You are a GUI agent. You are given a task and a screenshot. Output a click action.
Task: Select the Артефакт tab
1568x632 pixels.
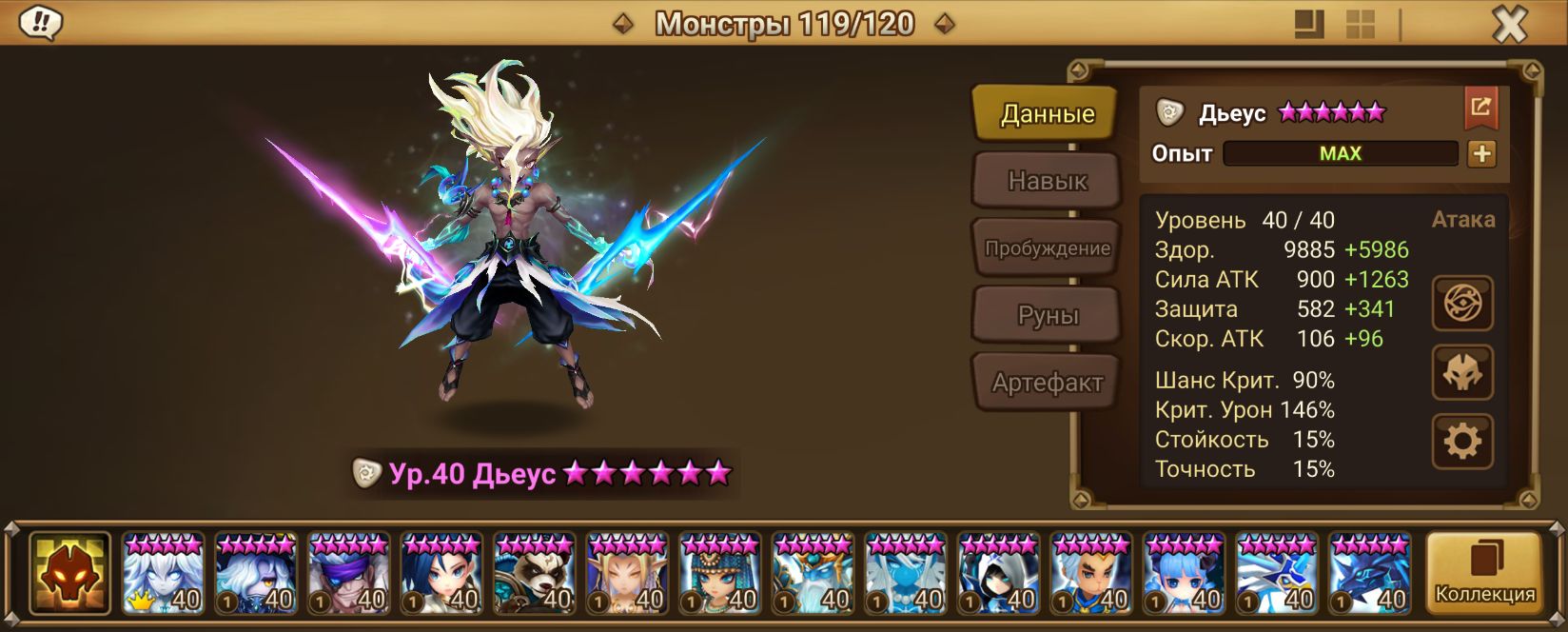(1047, 383)
